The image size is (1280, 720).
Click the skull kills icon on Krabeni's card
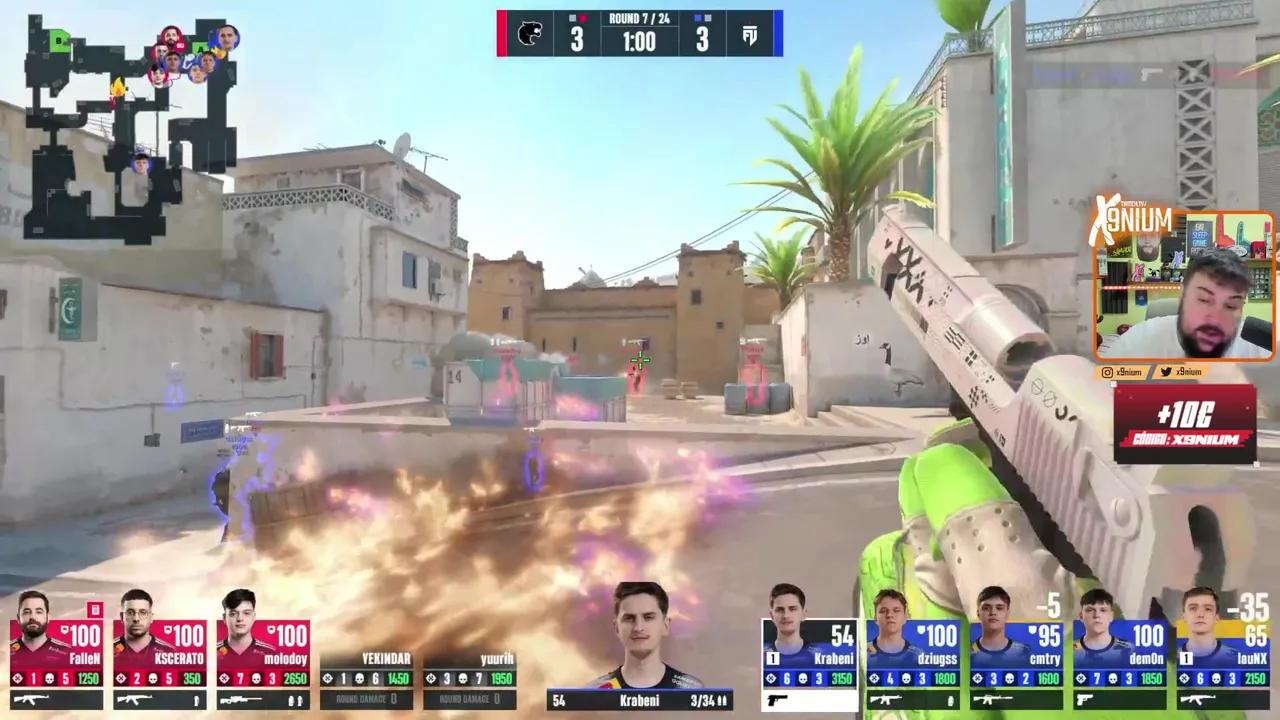(x=803, y=678)
